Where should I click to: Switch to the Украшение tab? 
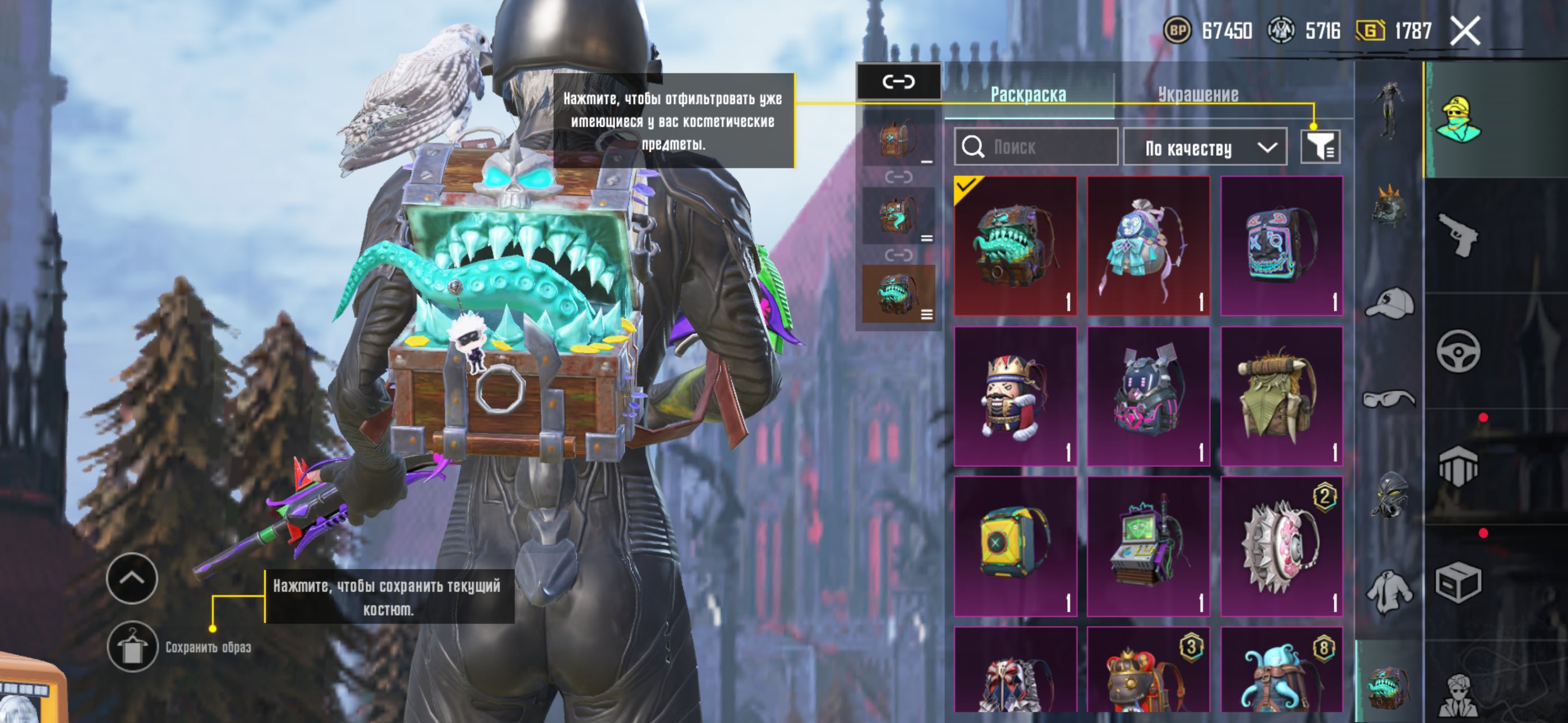point(1197,94)
